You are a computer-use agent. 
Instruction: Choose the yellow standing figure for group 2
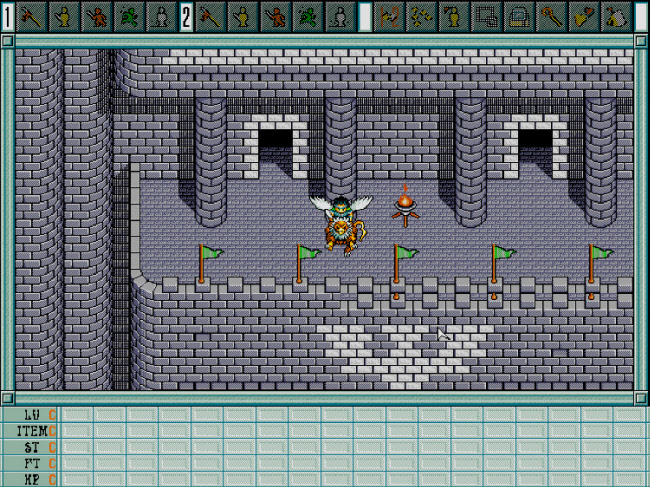(243, 15)
